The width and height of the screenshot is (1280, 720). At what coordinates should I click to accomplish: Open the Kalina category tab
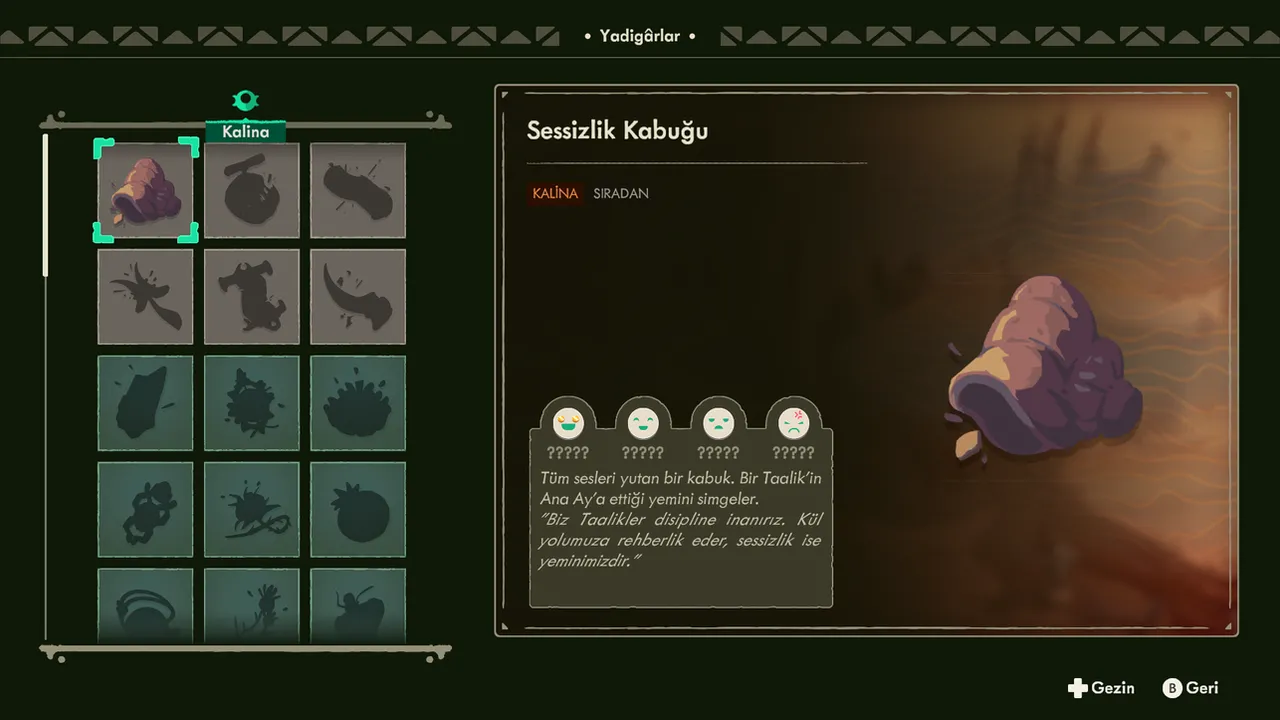tap(246, 131)
